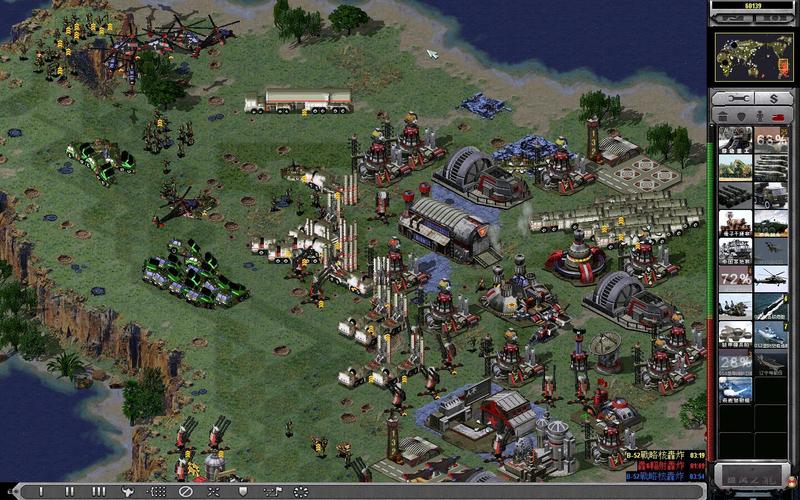
Task: Activate the wrench repair button
Action: [x=735, y=99]
